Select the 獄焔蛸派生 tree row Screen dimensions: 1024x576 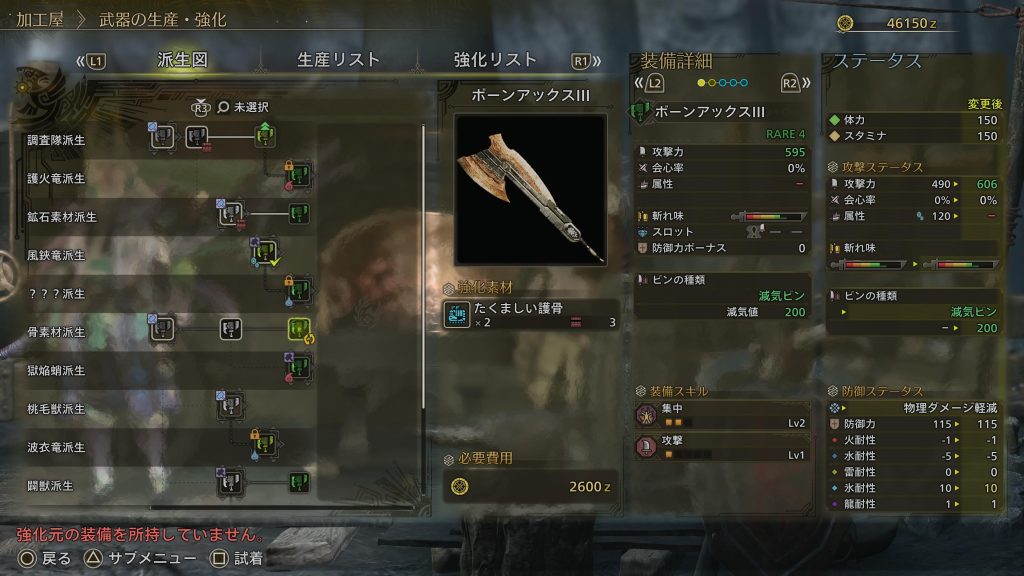[59, 370]
